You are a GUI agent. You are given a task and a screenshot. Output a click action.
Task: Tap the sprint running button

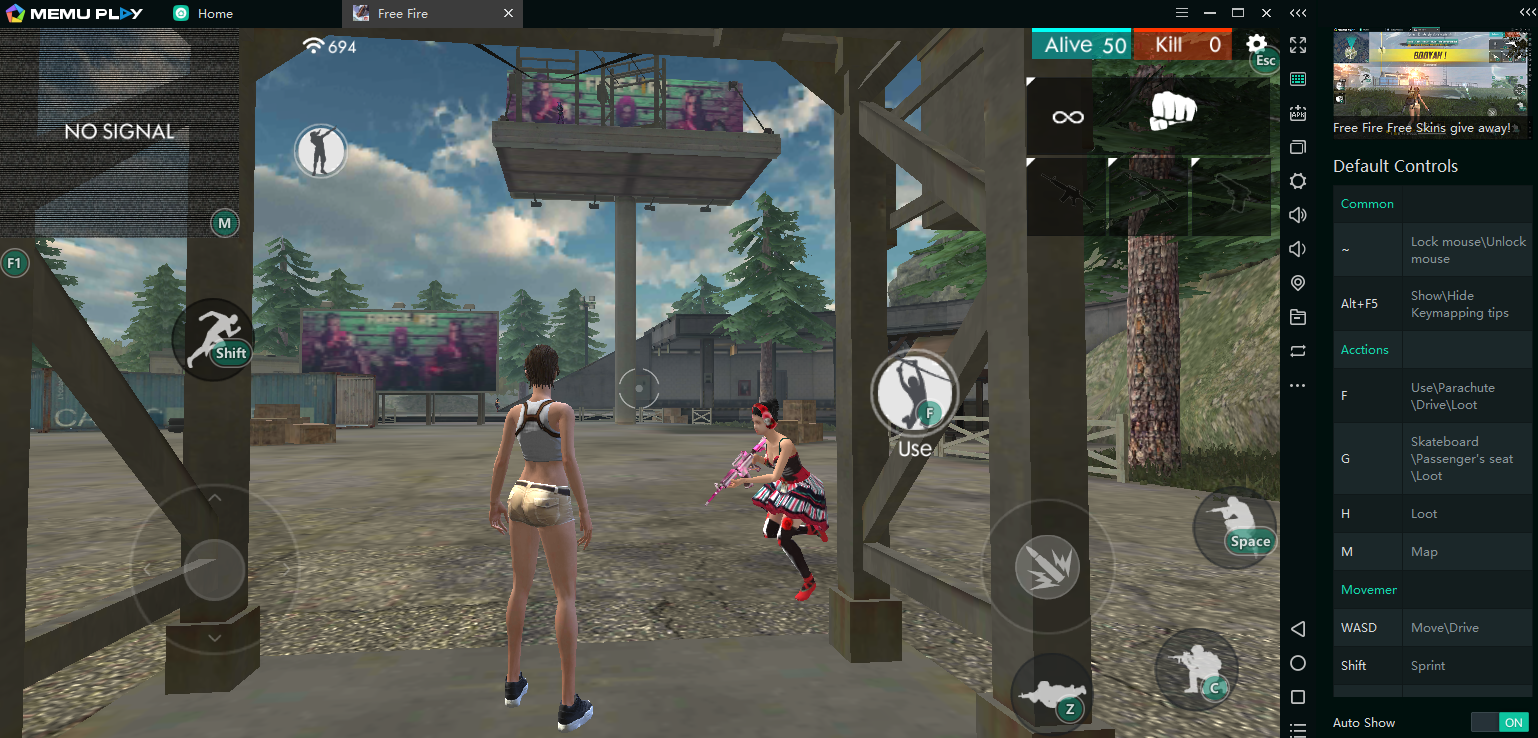[213, 338]
